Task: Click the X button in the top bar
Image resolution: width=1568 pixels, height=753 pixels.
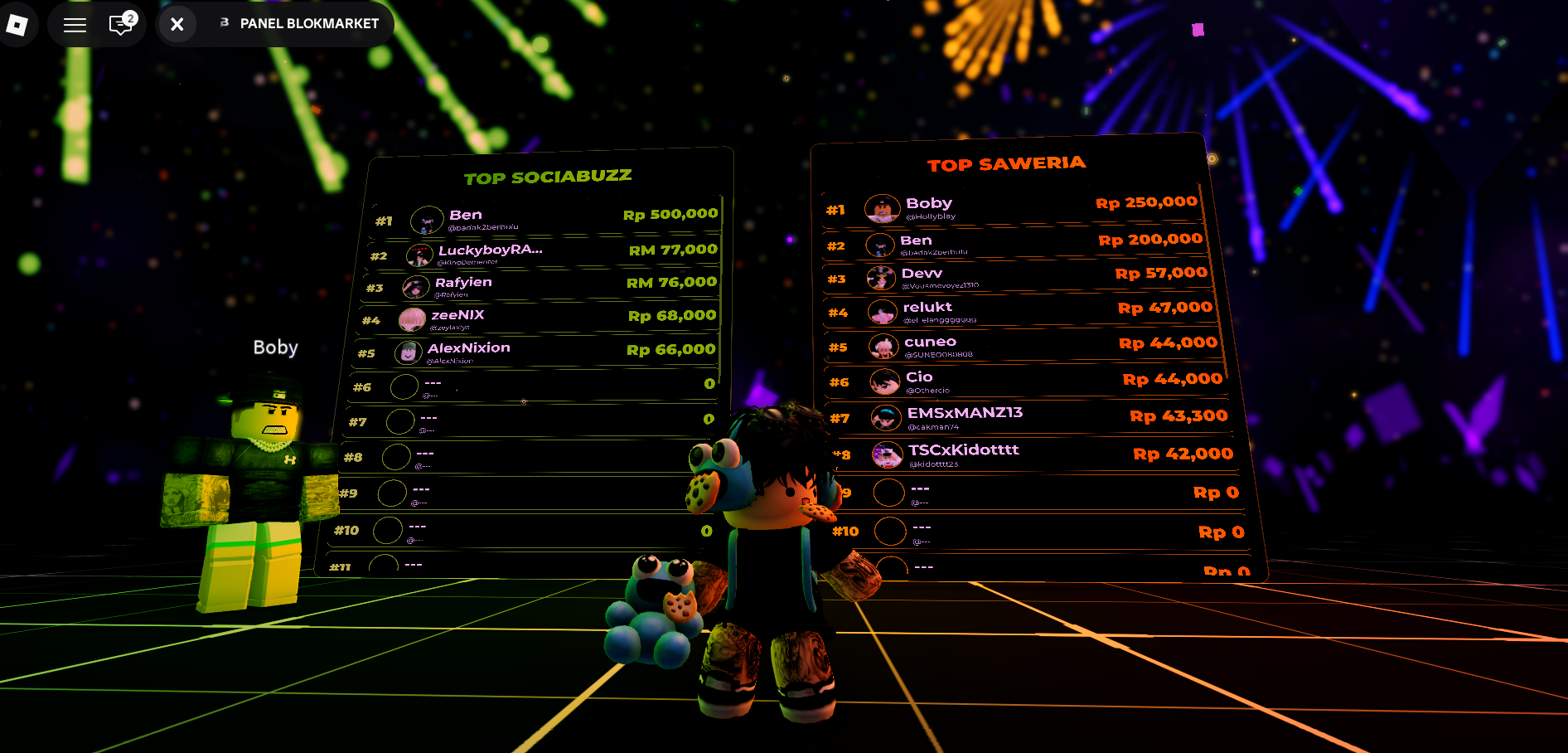Action: (177, 24)
